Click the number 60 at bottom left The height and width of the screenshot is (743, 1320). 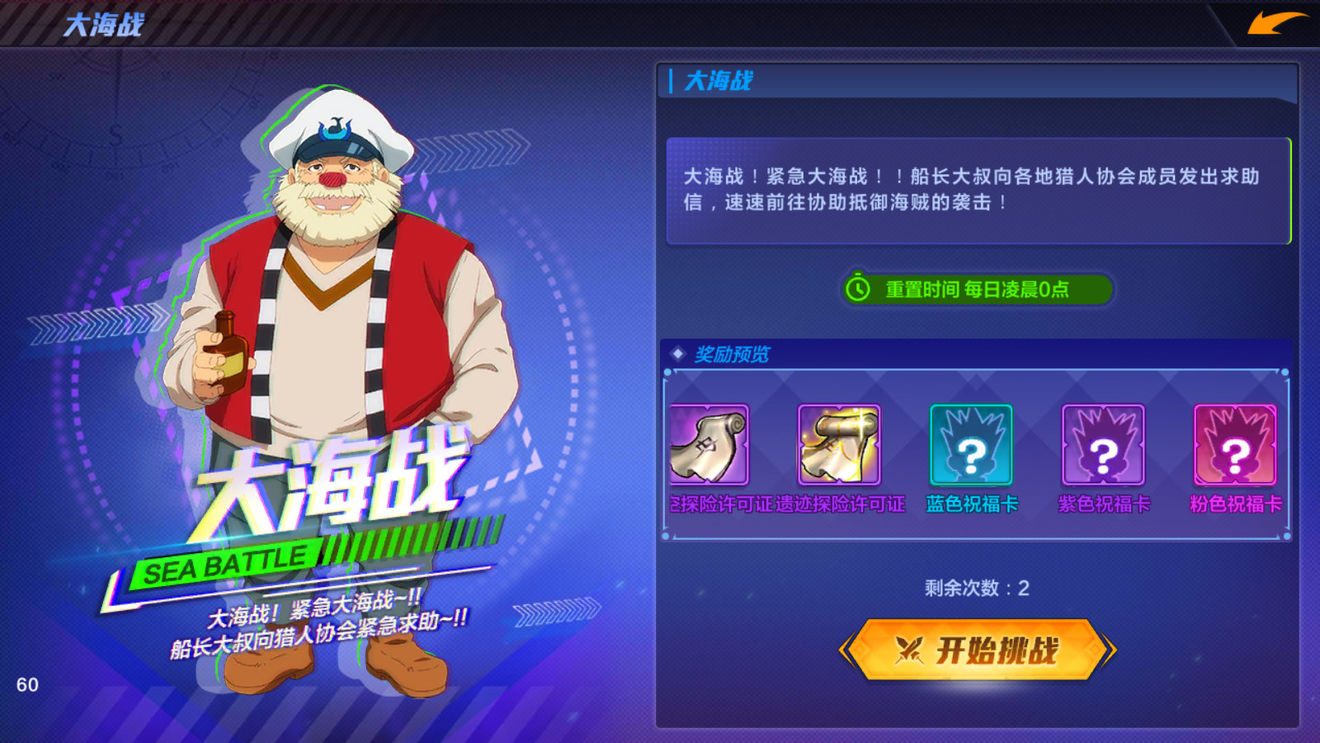tap(30, 686)
